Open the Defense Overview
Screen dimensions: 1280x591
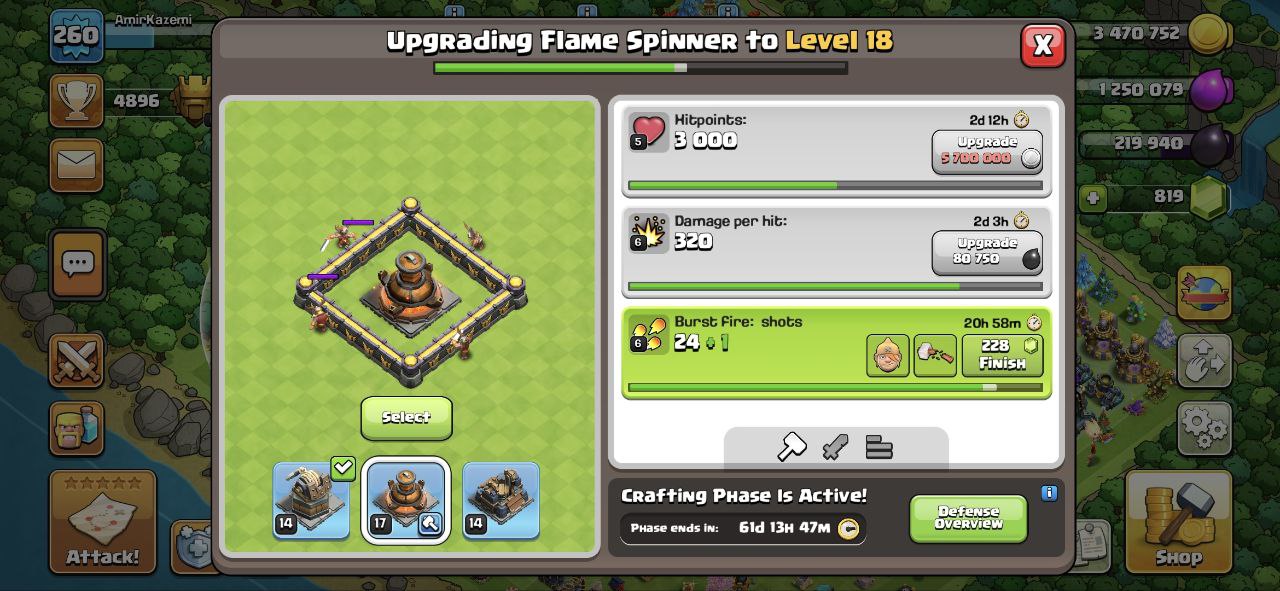tap(968, 518)
